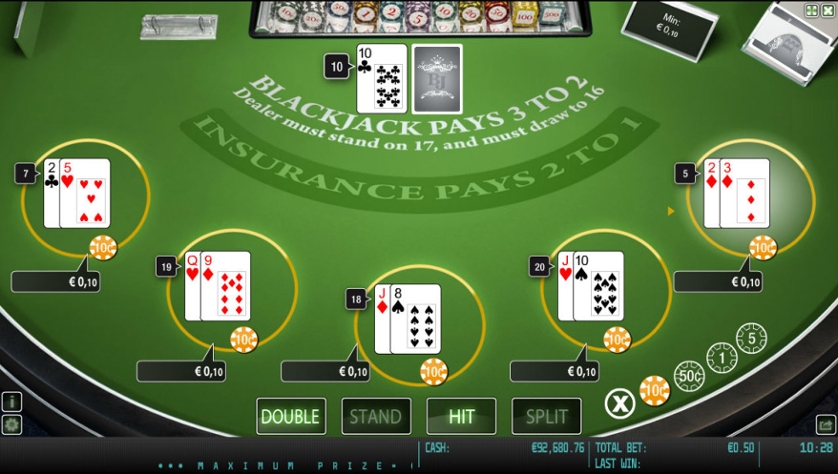Image resolution: width=838 pixels, height=474 pixels.
Task: Select the orange 10c chip in the chip selector
Action: click(x=655, y=390)
